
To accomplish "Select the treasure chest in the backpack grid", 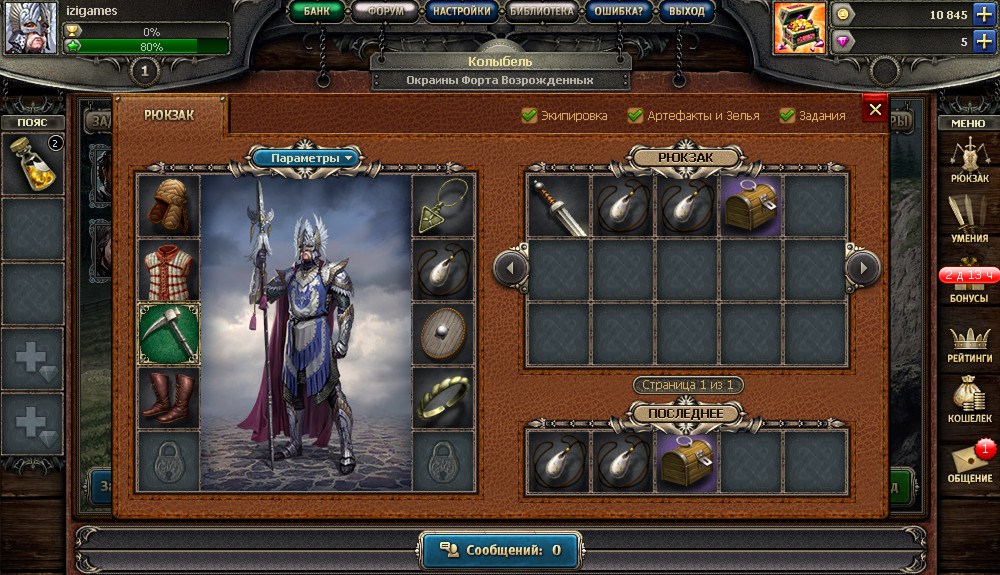I will pos(751,207).
